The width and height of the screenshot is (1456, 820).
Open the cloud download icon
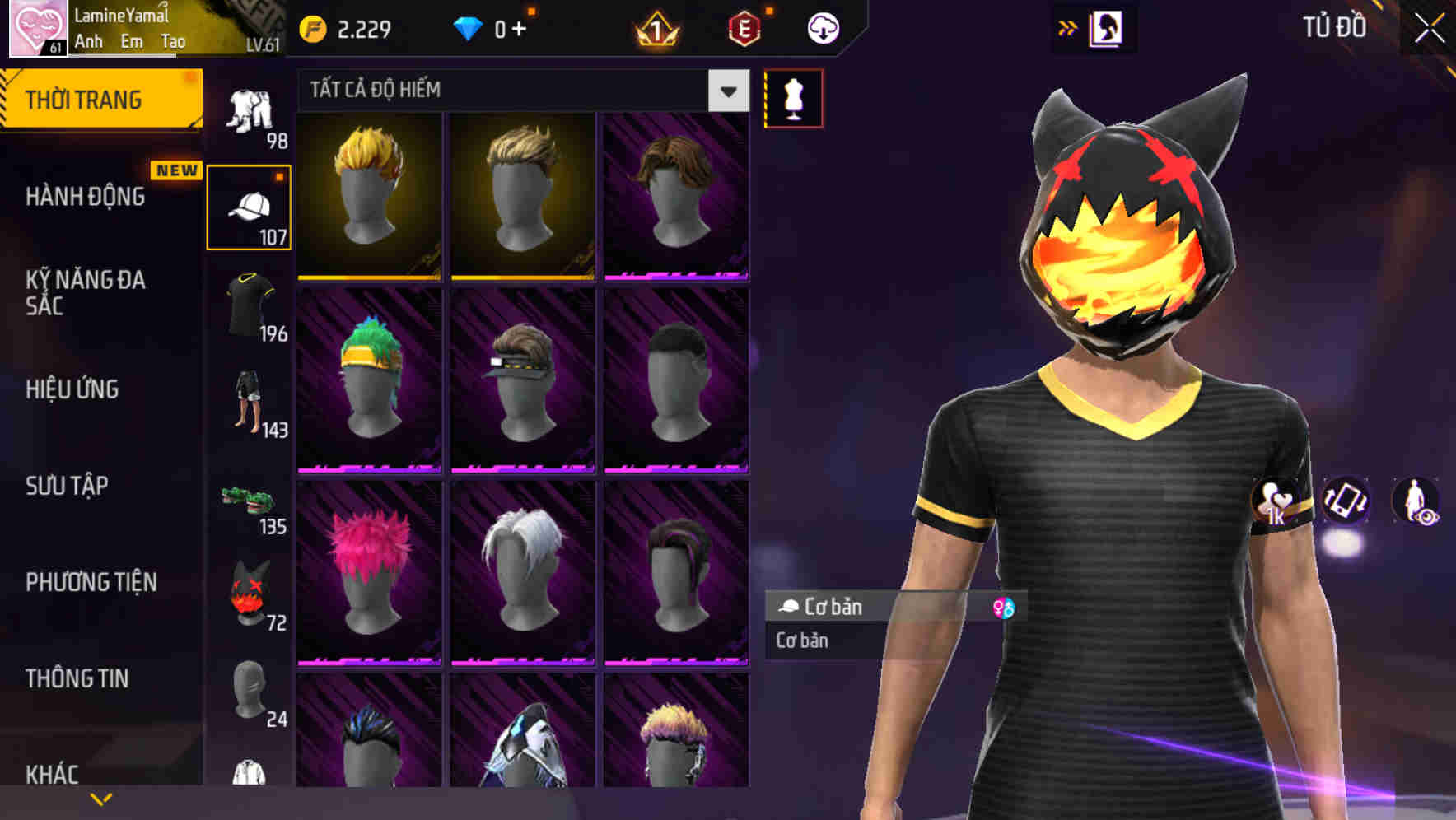[822, 27]
